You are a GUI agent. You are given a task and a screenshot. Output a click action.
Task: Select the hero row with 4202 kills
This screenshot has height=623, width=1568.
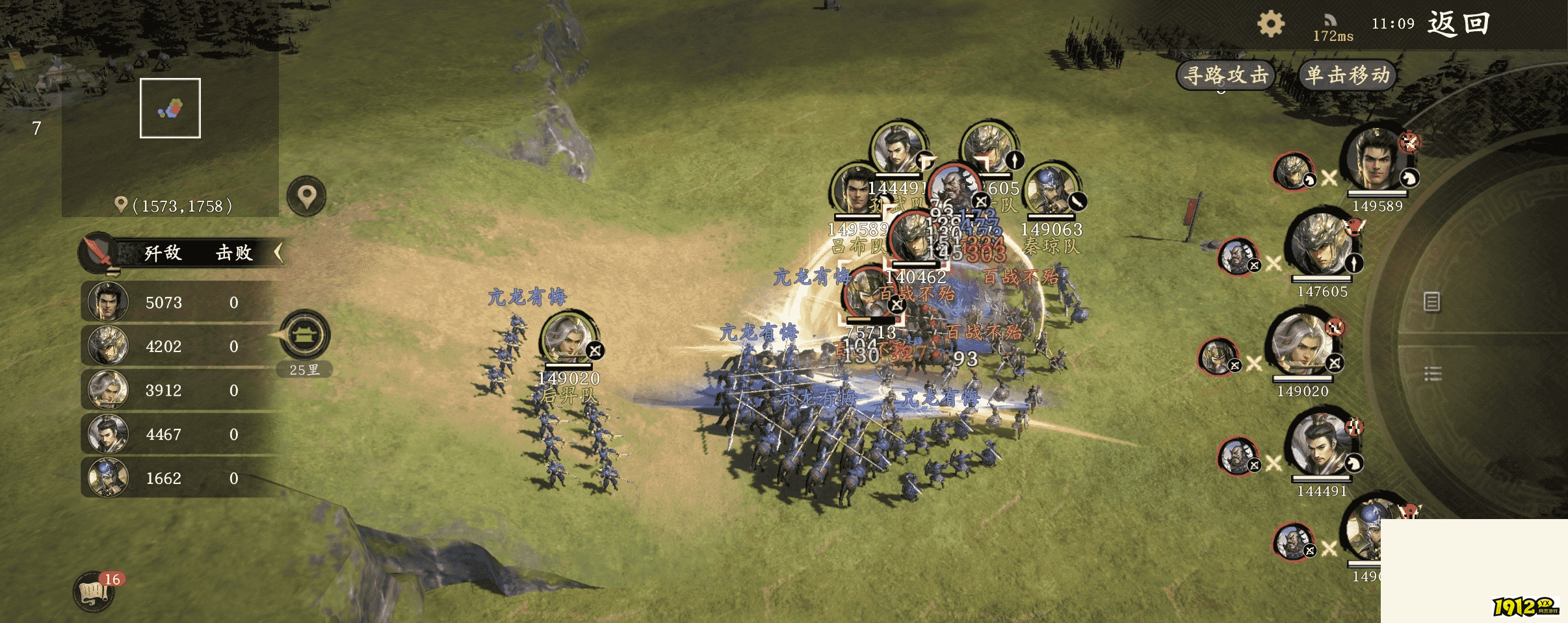click(x=182, y=346)
